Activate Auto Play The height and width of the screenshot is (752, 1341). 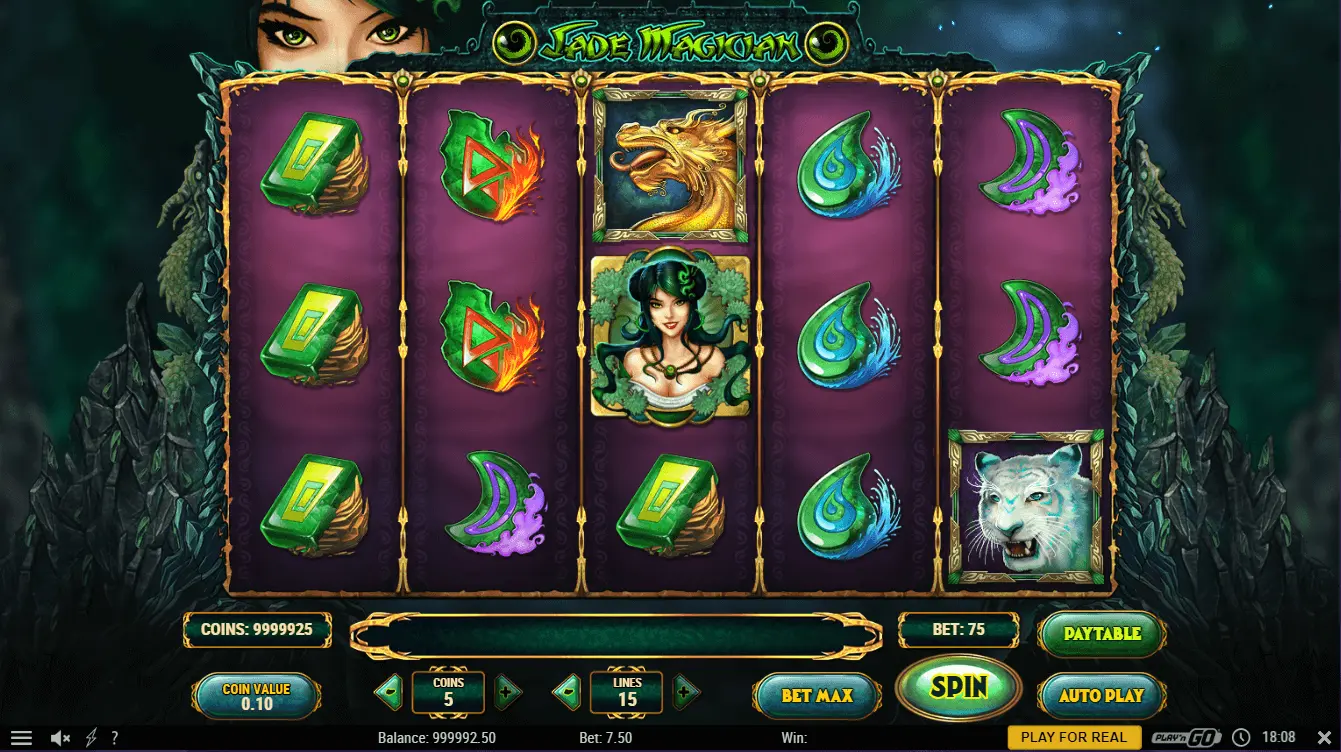point(1102,695)
